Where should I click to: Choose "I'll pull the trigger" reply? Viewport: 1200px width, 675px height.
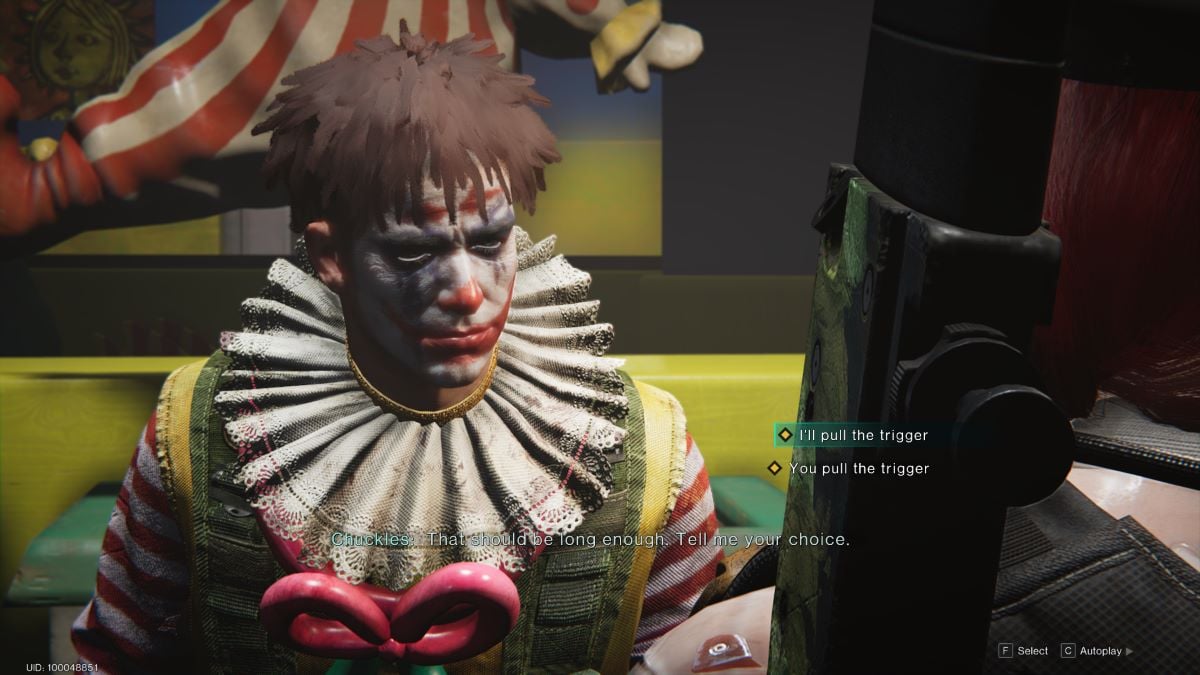(x=862, y=435)
